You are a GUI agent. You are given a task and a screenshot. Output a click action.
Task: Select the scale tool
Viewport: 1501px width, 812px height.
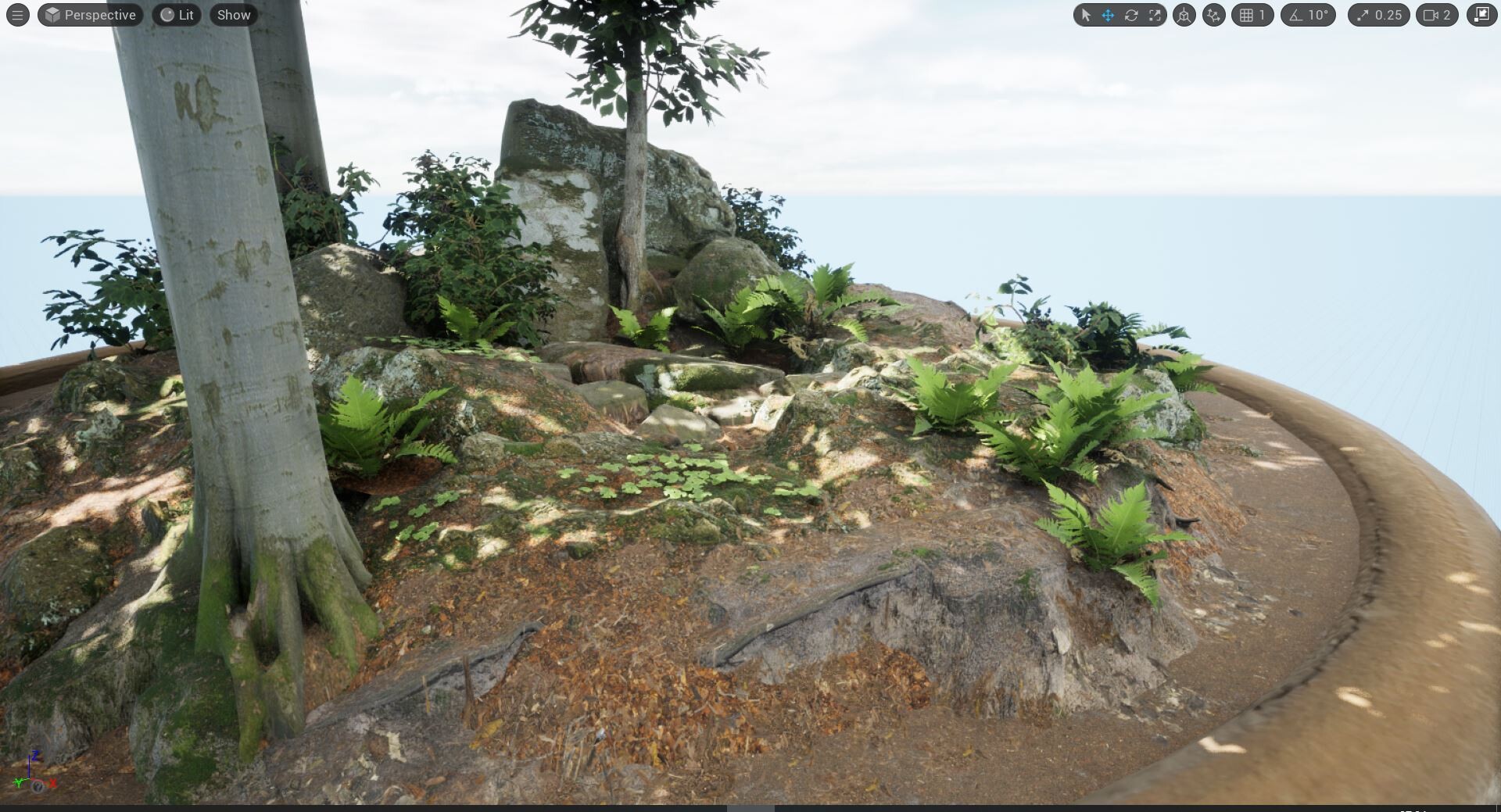click(x=1155, y=15)
